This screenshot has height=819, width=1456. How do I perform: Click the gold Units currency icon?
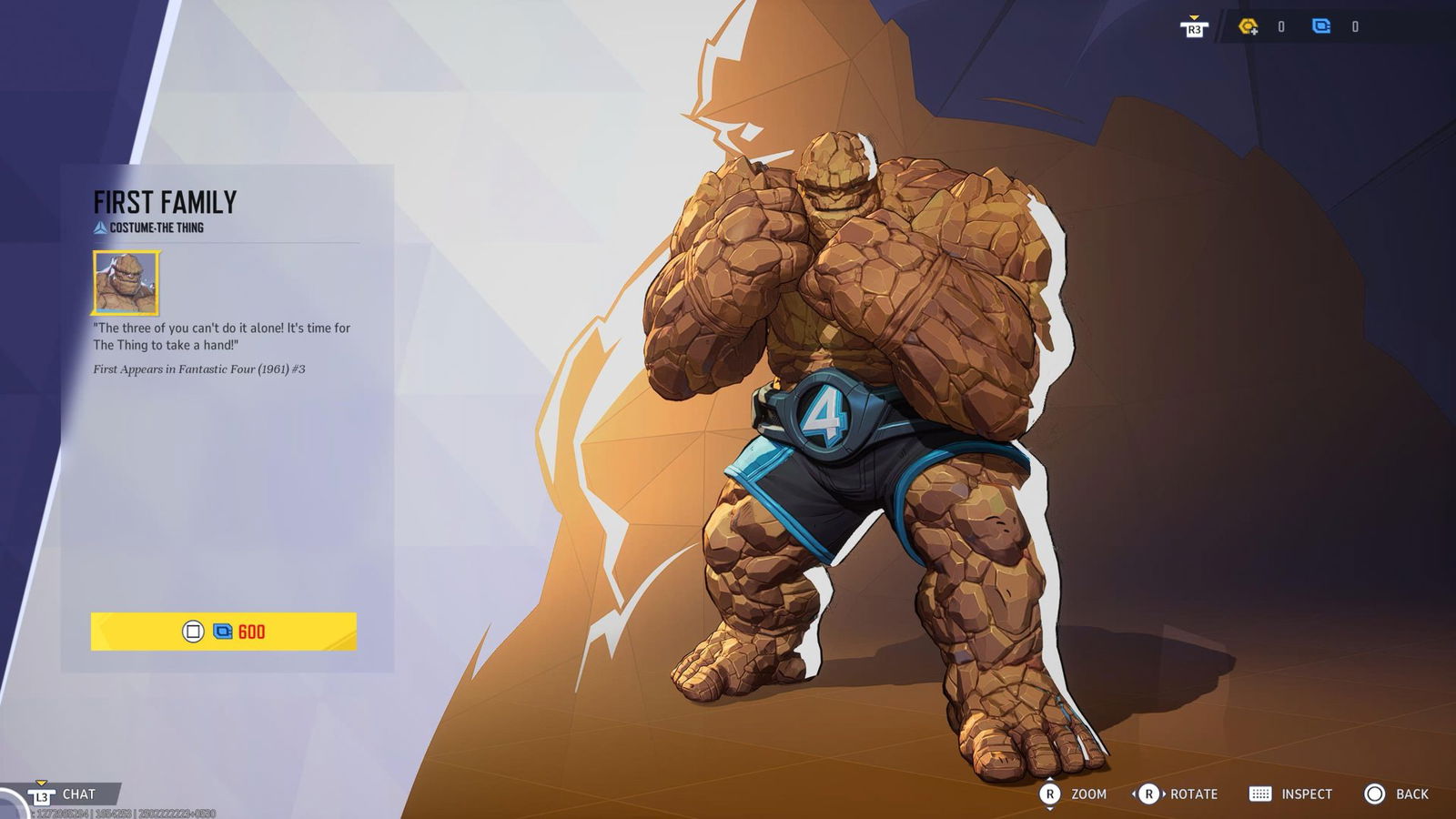[x=1248, y=26]
